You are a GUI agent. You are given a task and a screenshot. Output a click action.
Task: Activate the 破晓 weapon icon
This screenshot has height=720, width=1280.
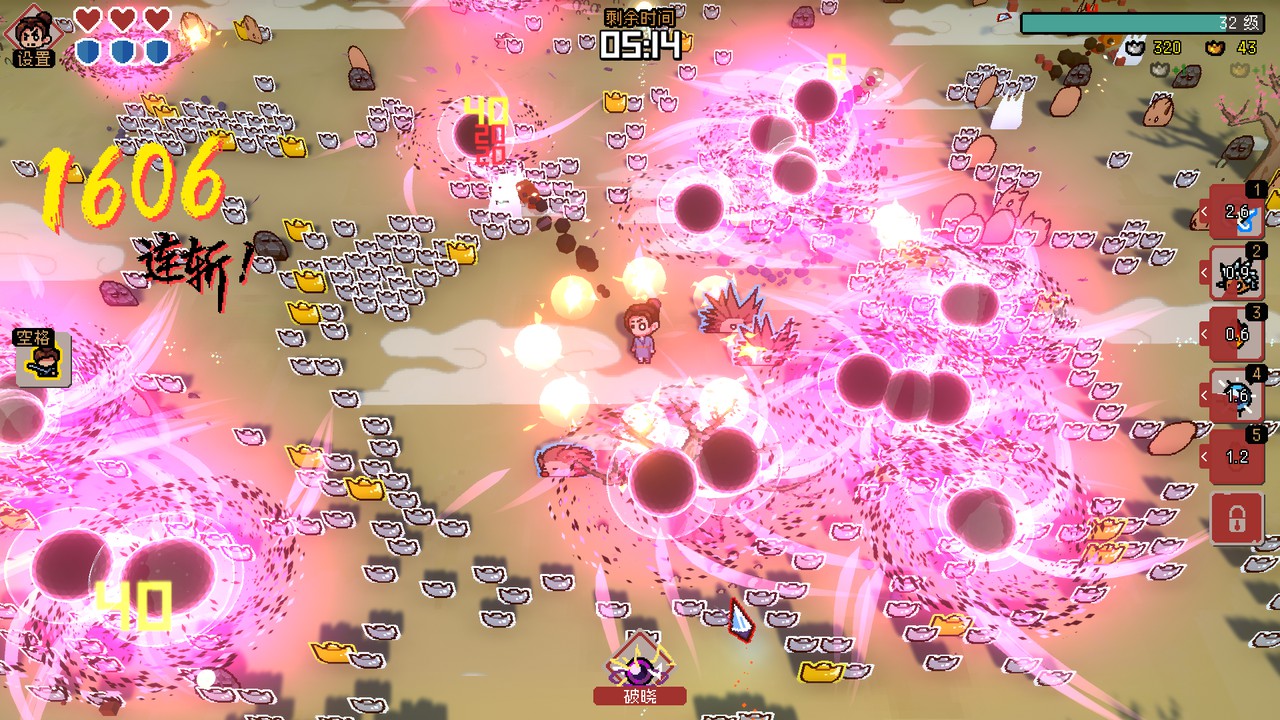(640, 666)
